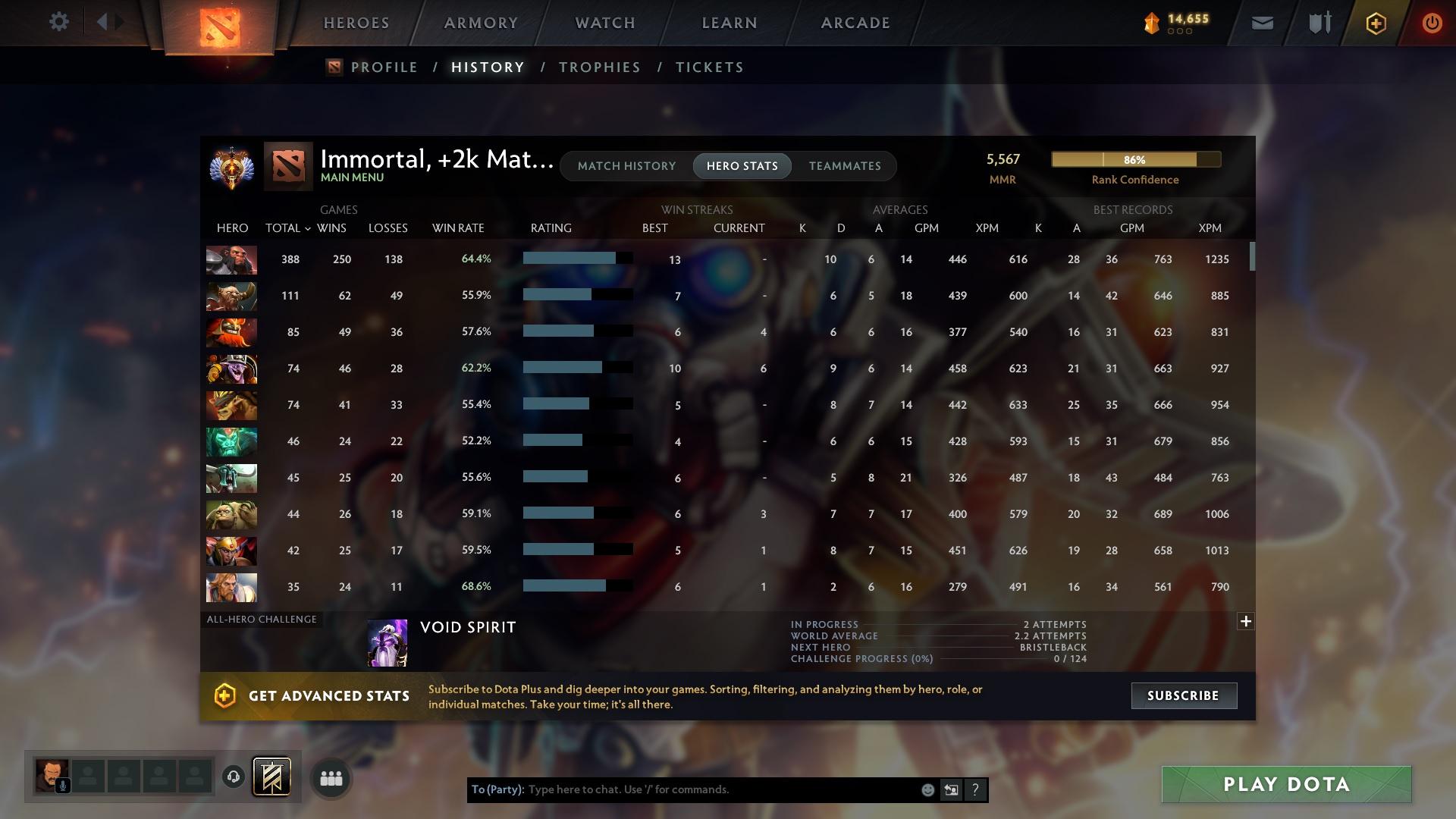Open the friends list people icon
Viewport: 1456px width, 819px height.
point(331,777)
